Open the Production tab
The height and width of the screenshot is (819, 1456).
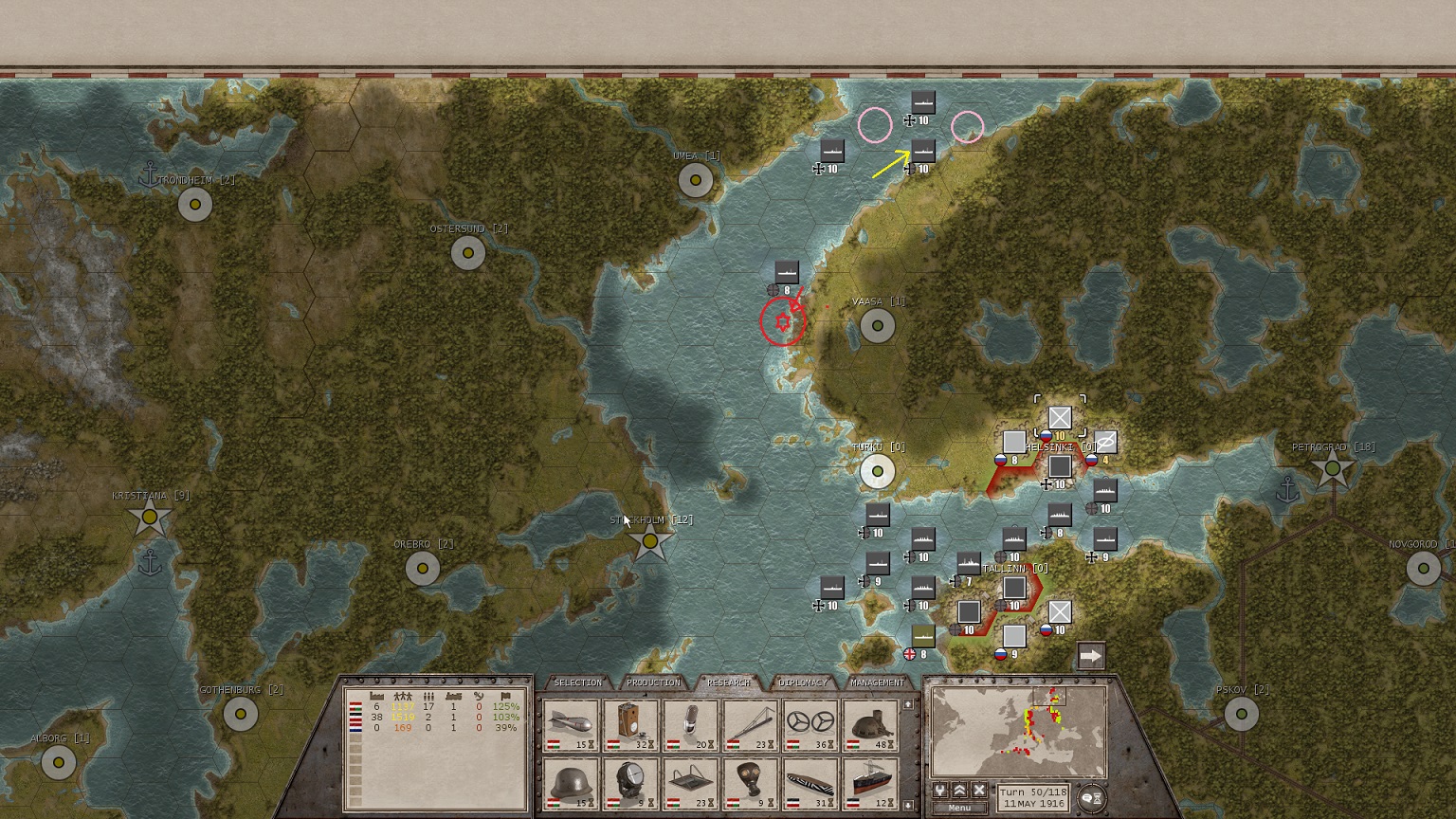653,682
